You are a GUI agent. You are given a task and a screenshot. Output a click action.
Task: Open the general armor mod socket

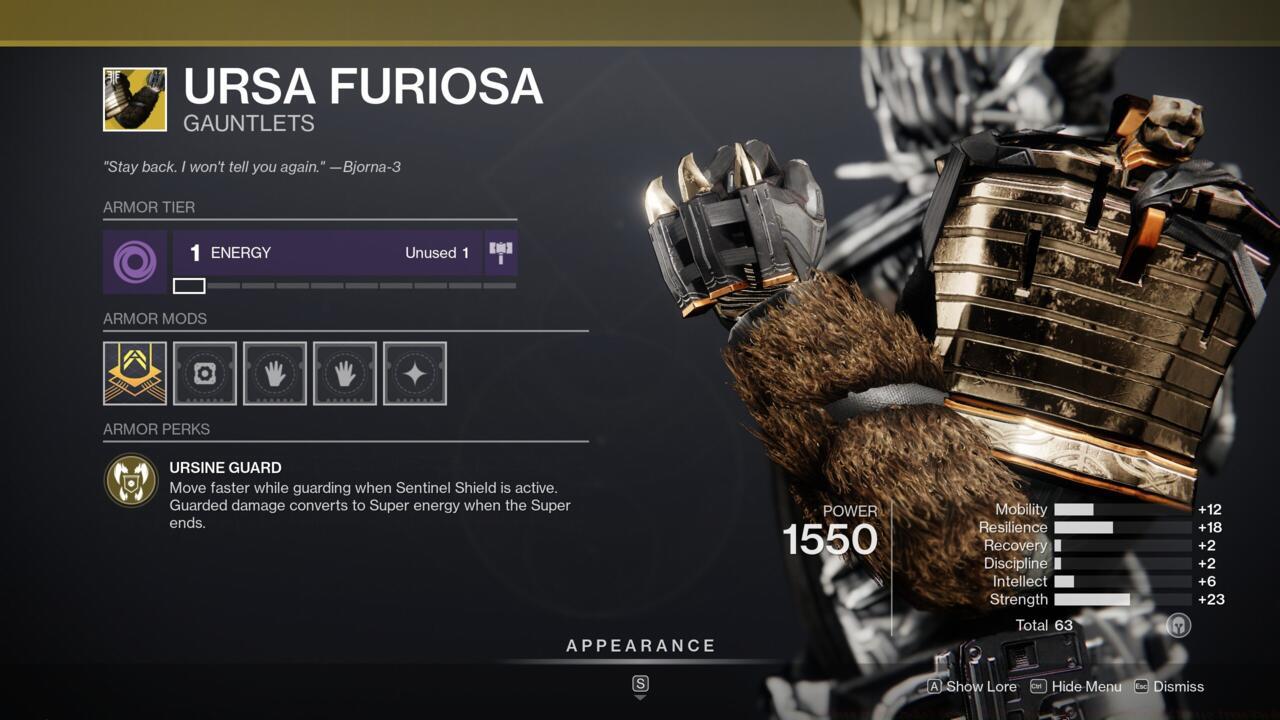click(204, 373)
